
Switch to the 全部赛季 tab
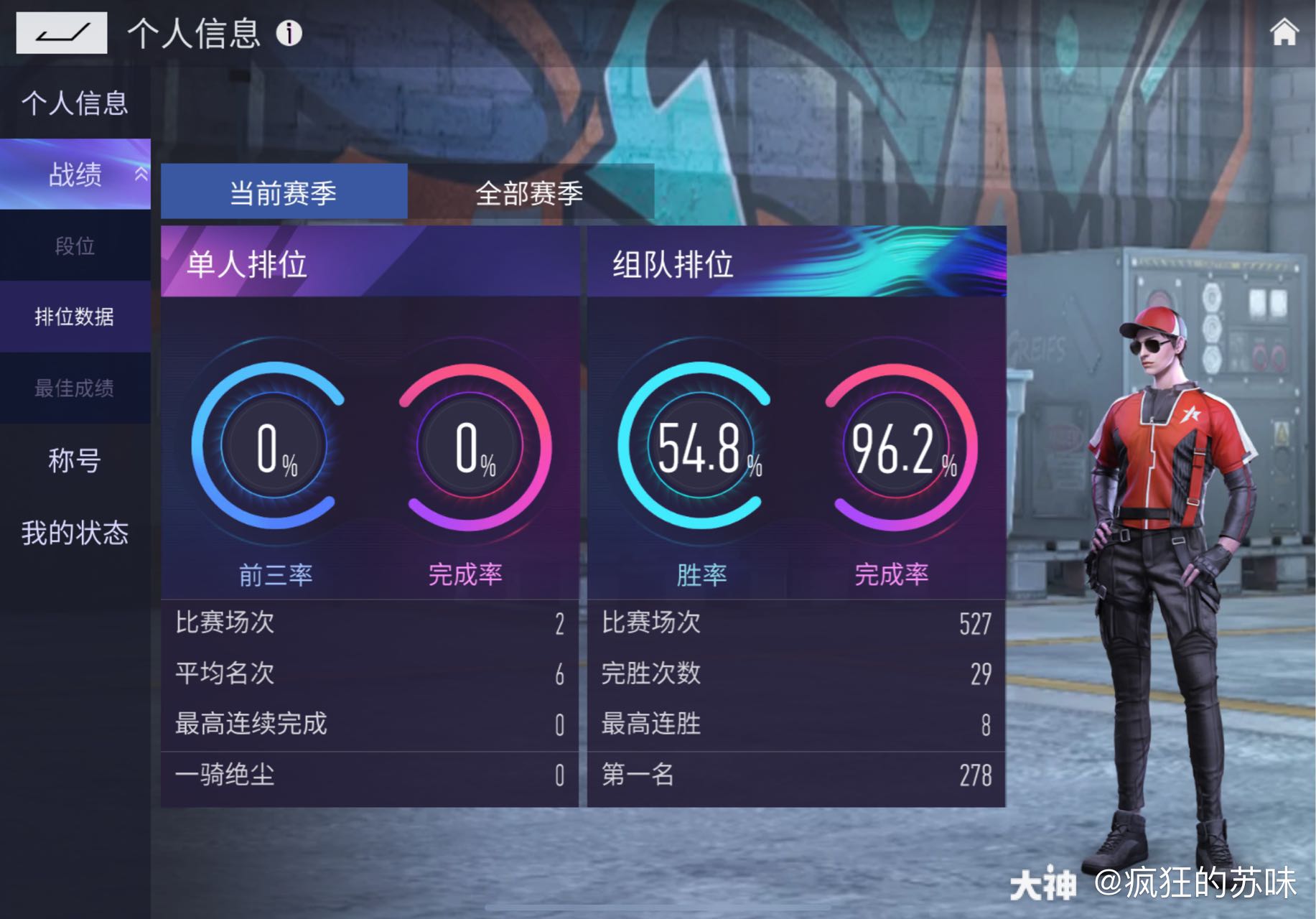530,191
